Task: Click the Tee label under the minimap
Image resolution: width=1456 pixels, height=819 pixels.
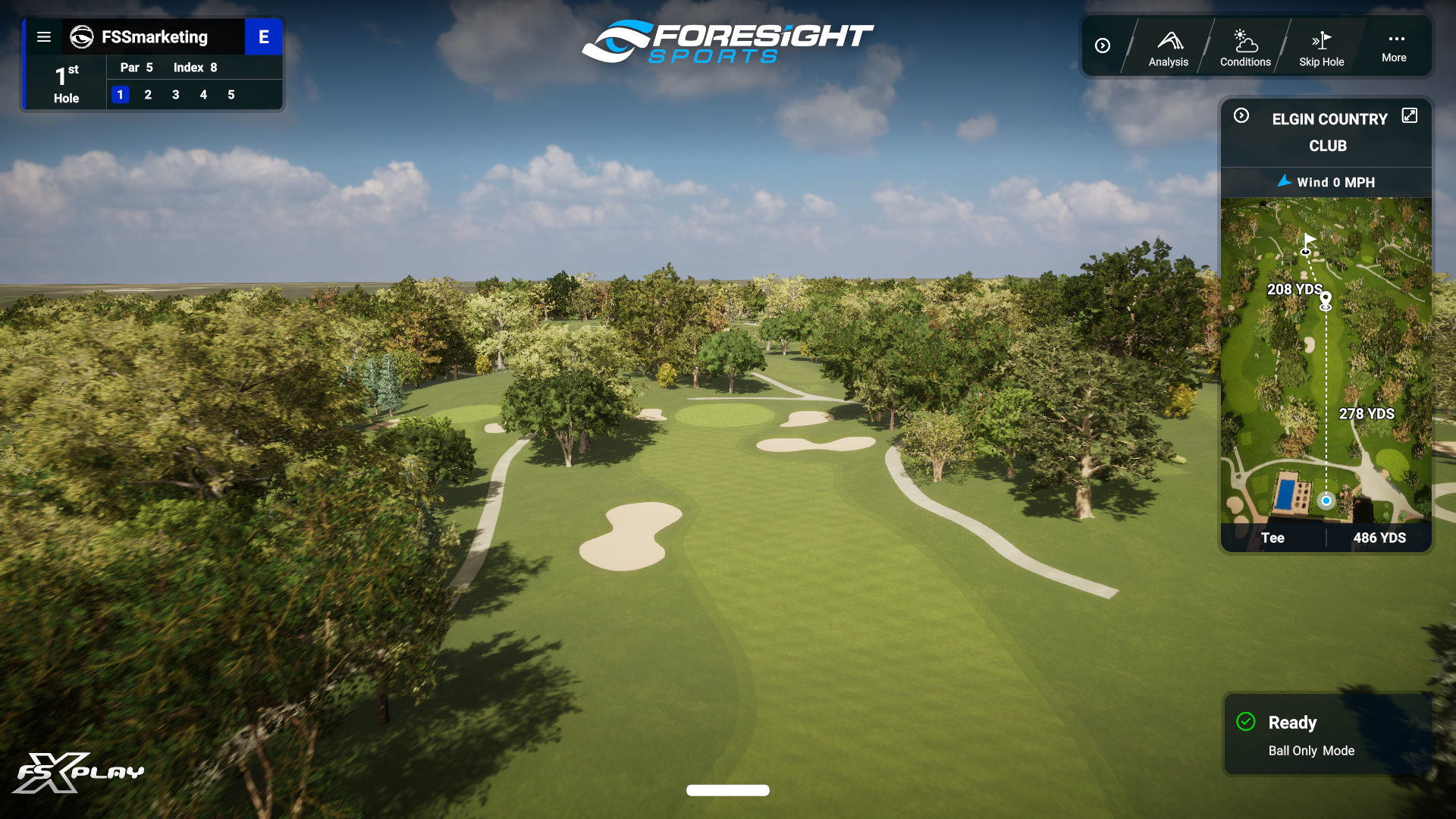Action: 1273,538
